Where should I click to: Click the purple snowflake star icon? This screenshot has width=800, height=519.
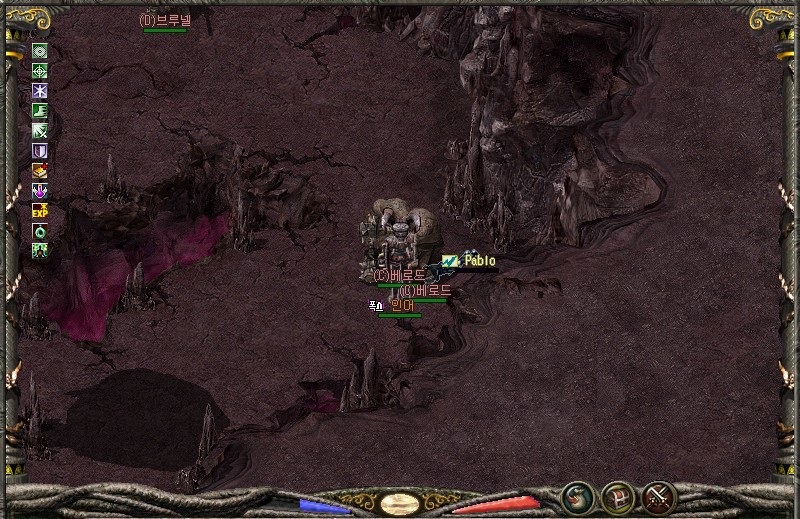point(40,91)
